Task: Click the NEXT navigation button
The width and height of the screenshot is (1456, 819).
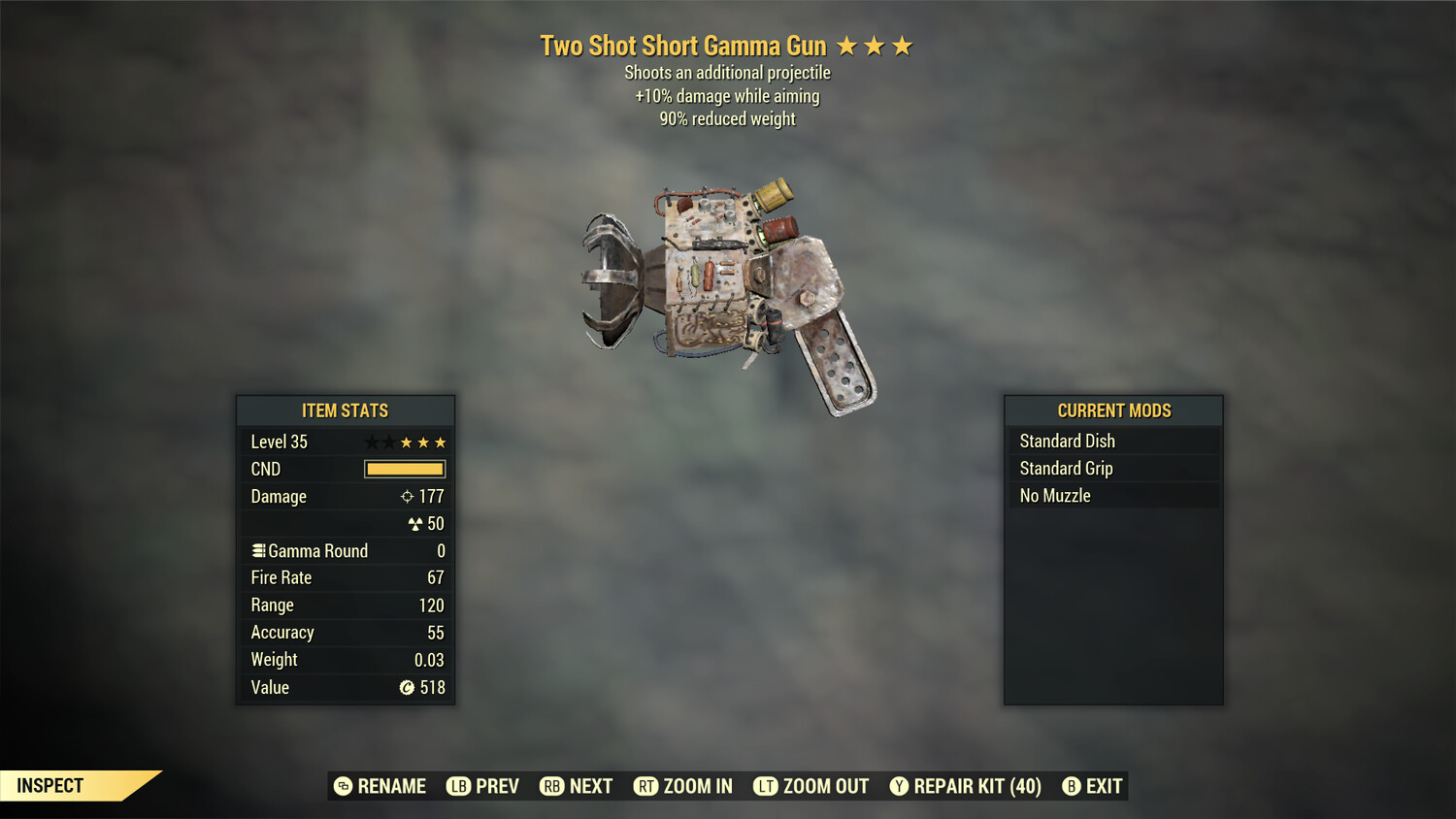Action: (577, 786)
